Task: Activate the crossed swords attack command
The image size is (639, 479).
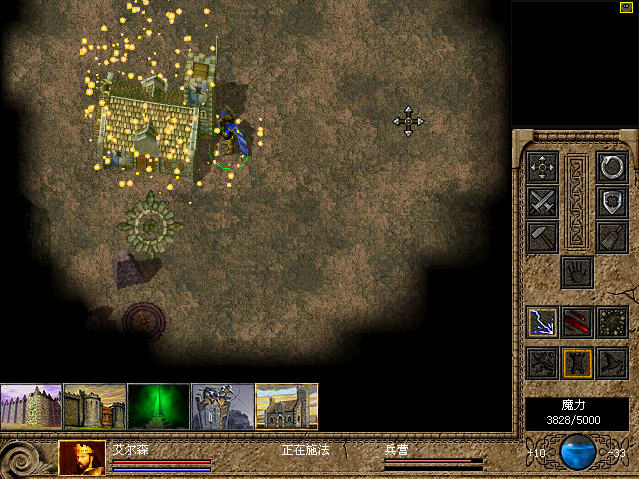Action: [x=542, y=202]
